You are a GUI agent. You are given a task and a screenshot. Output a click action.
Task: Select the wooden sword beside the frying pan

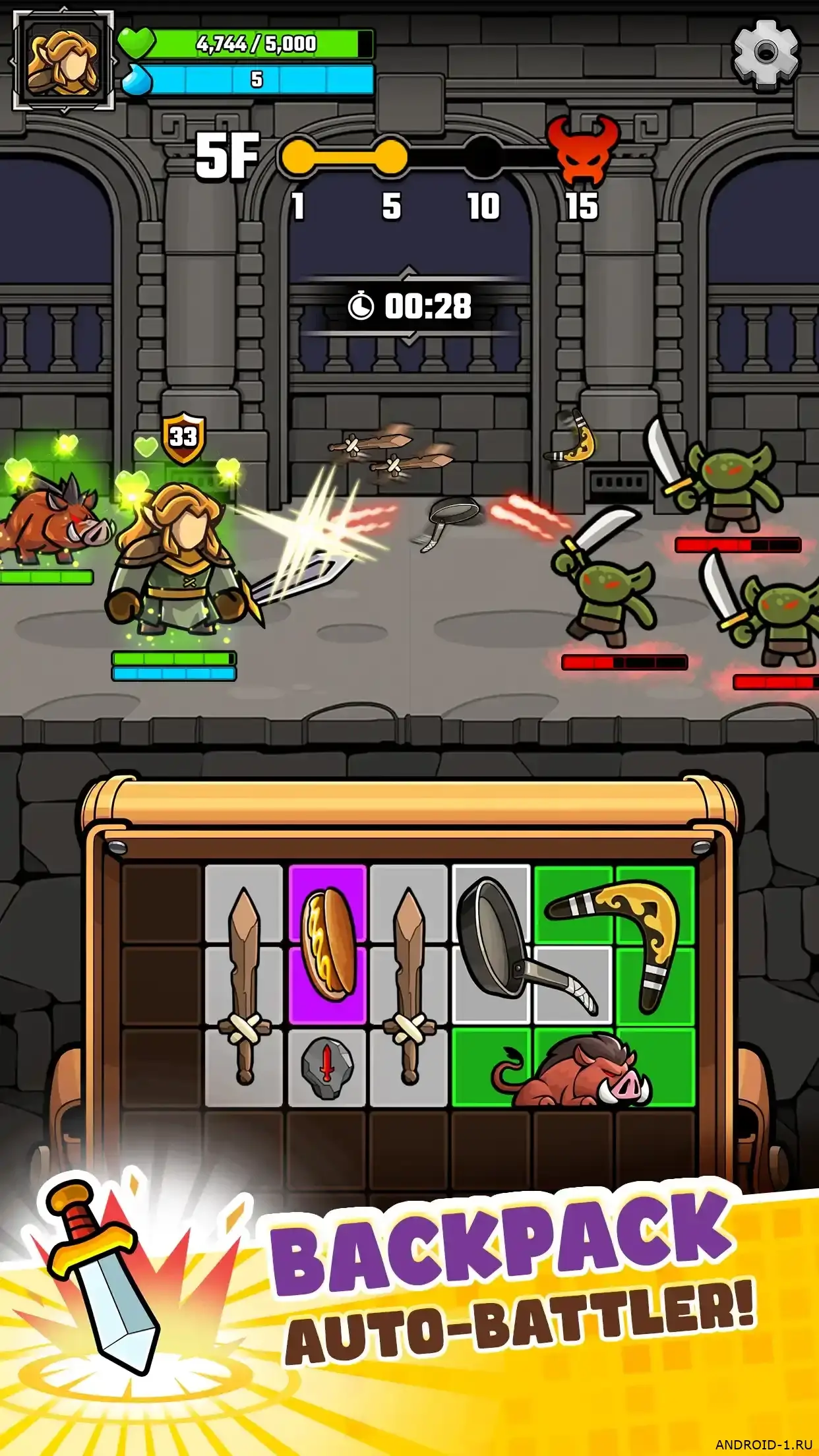pos(409,985)
